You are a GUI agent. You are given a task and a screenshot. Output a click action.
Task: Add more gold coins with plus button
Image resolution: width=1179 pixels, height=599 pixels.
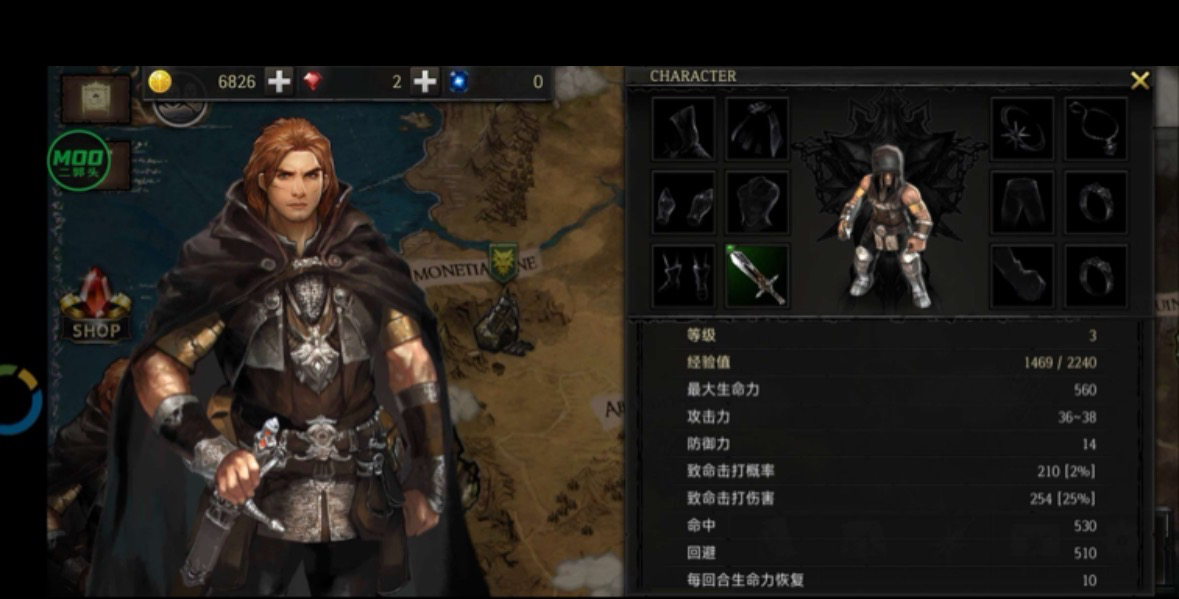tap(279, 82)
